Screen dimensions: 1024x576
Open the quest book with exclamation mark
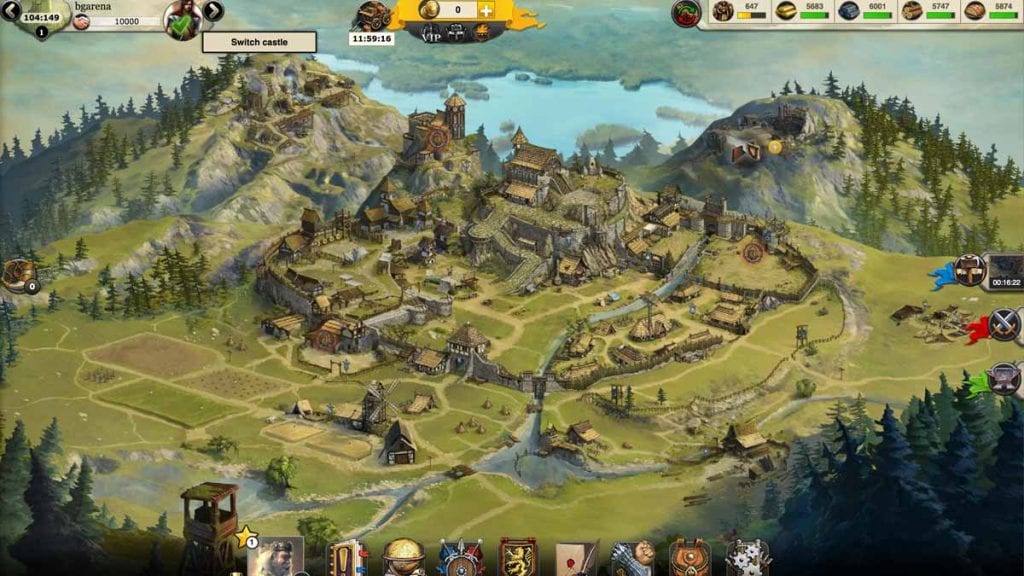pos(346,558)
